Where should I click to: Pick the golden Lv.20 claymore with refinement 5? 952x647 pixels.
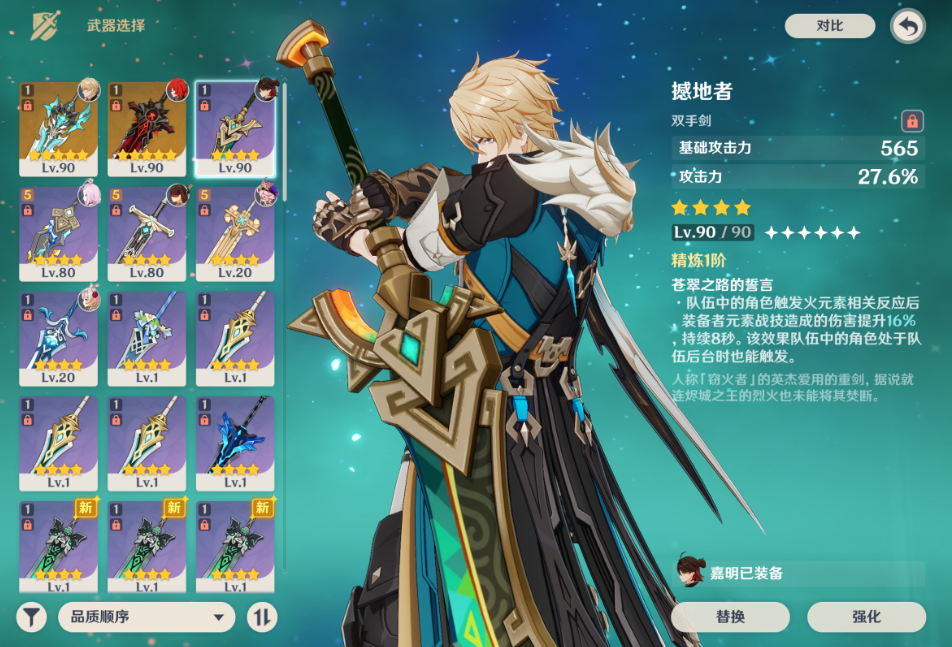[235, 233]
